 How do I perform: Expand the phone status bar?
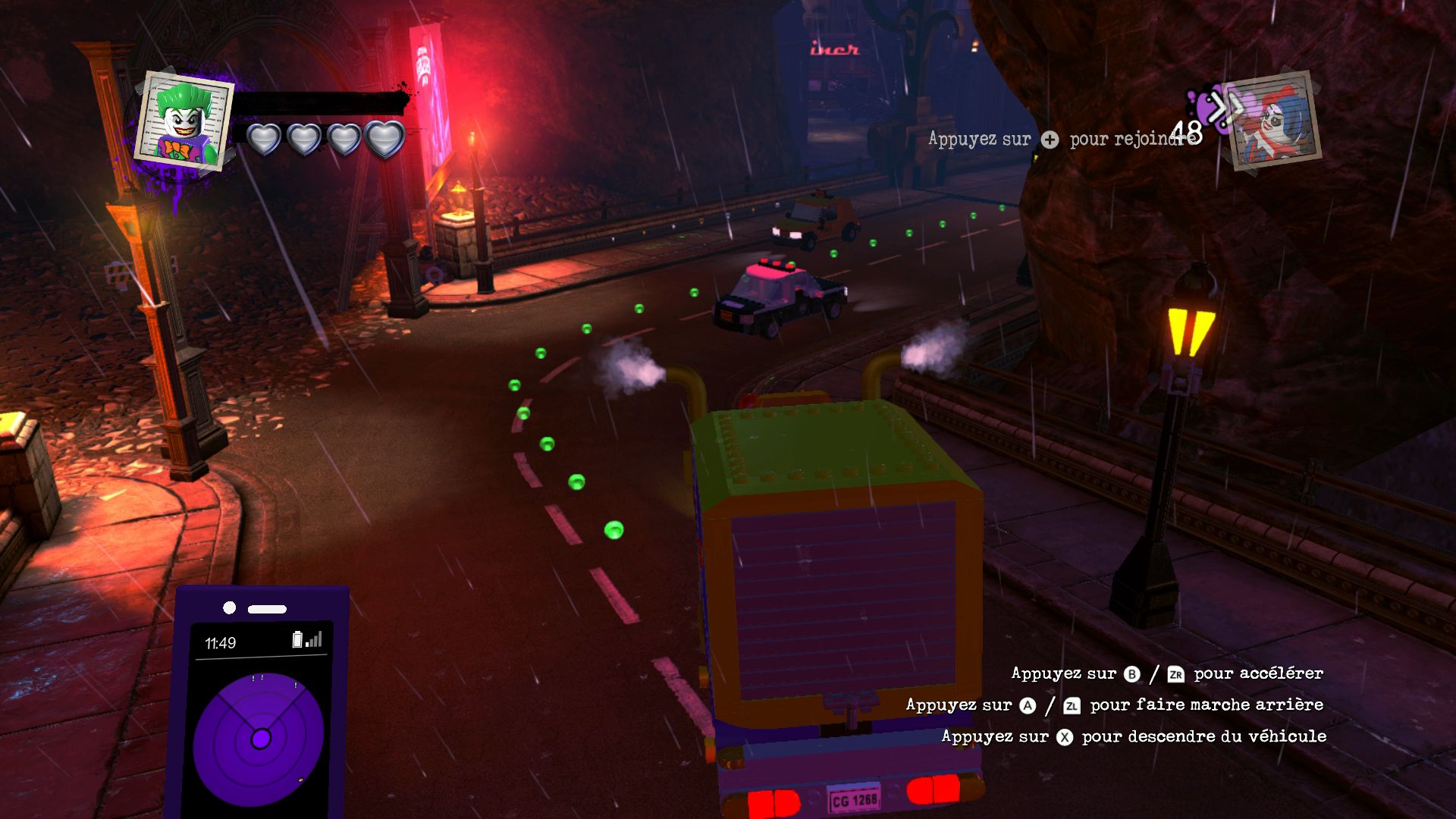pos(262,641)
